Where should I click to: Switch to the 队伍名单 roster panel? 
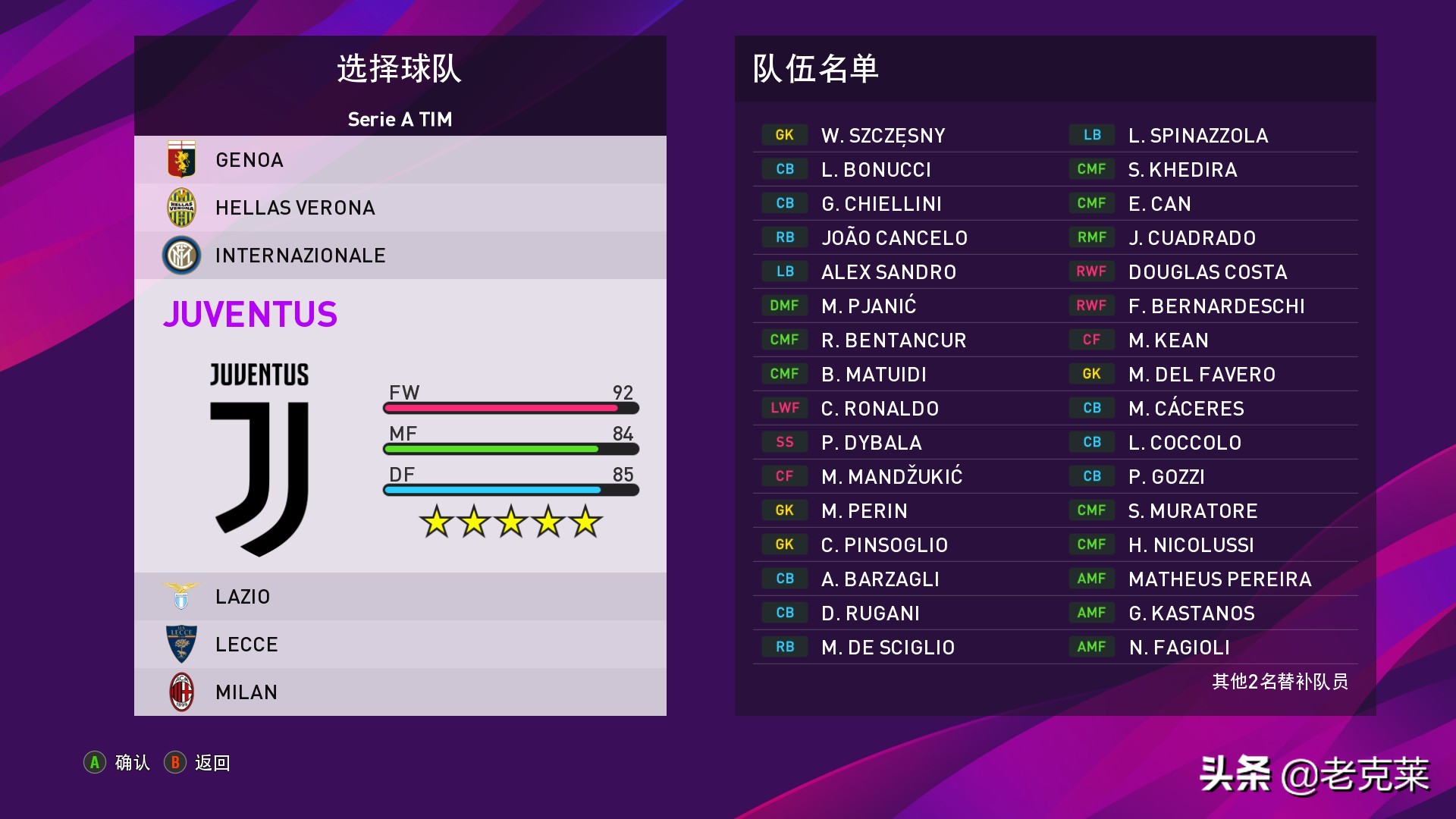pos(815,68)
